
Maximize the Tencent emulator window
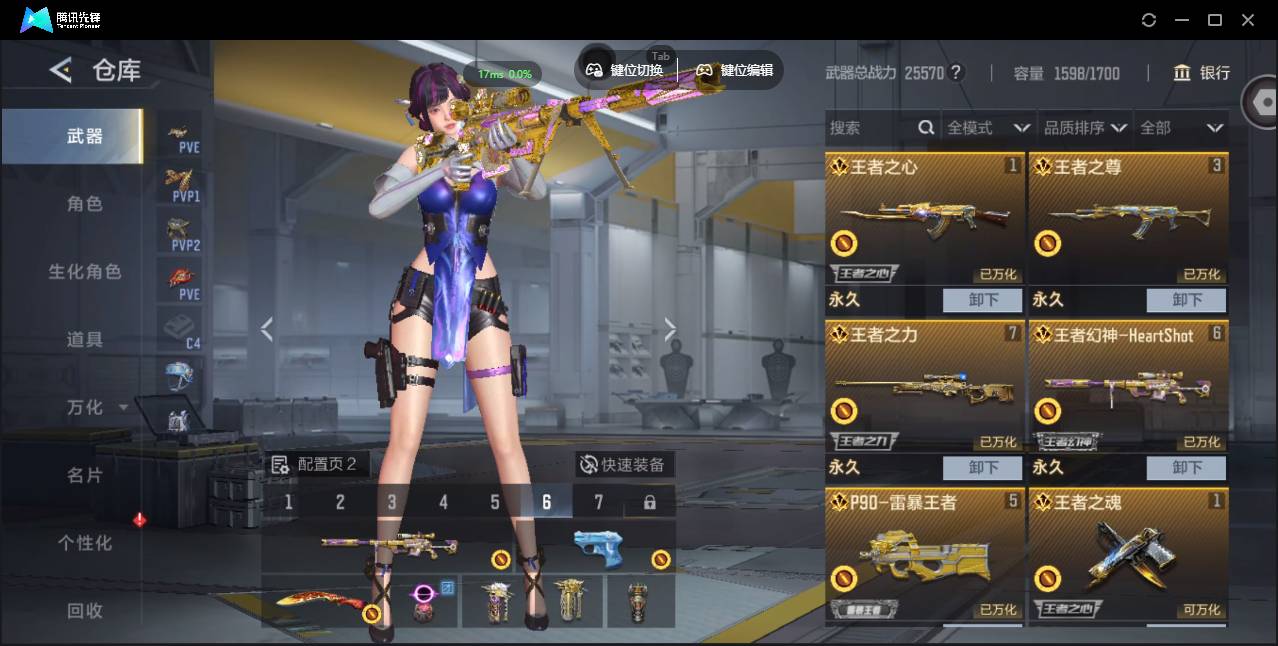click(1214, 20)
